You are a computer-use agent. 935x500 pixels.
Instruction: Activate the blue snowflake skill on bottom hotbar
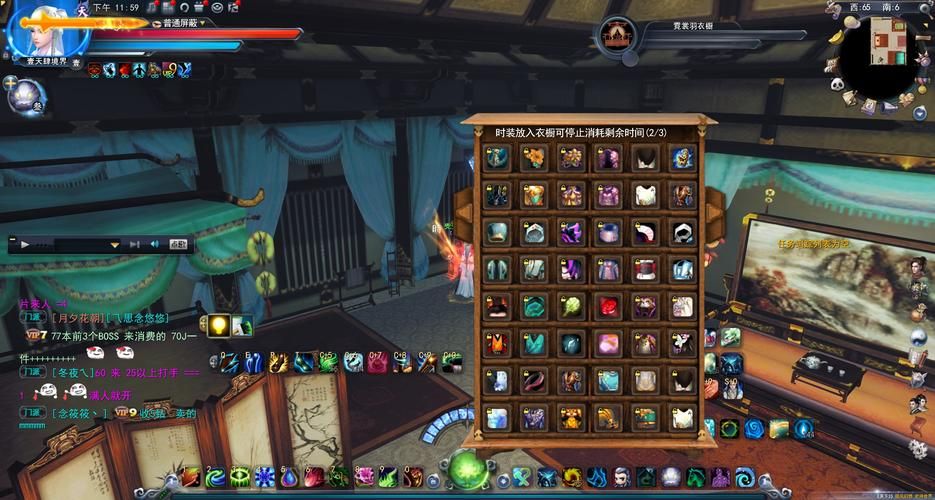point(264,477)
